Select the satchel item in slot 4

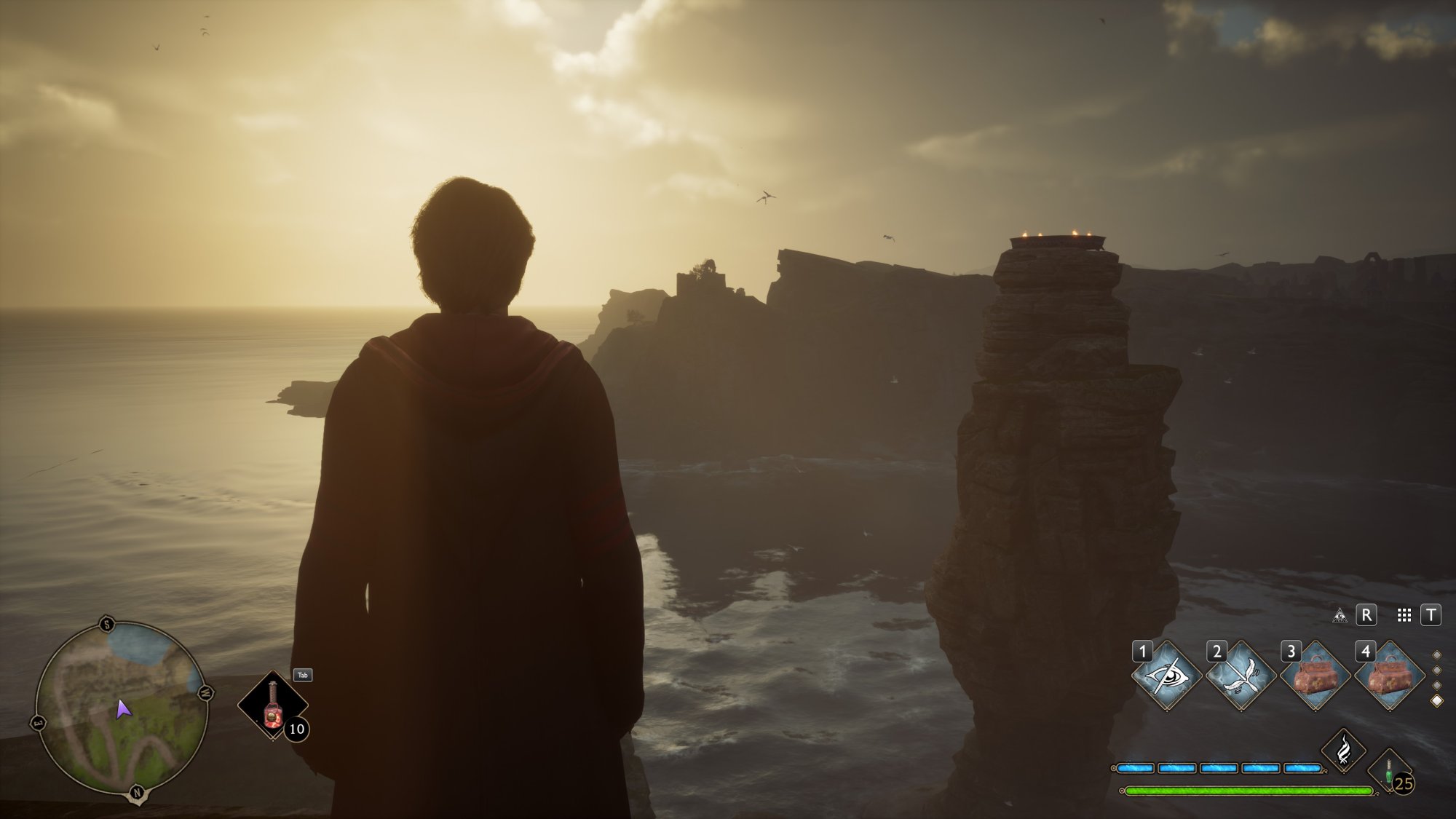point(1390,675)
